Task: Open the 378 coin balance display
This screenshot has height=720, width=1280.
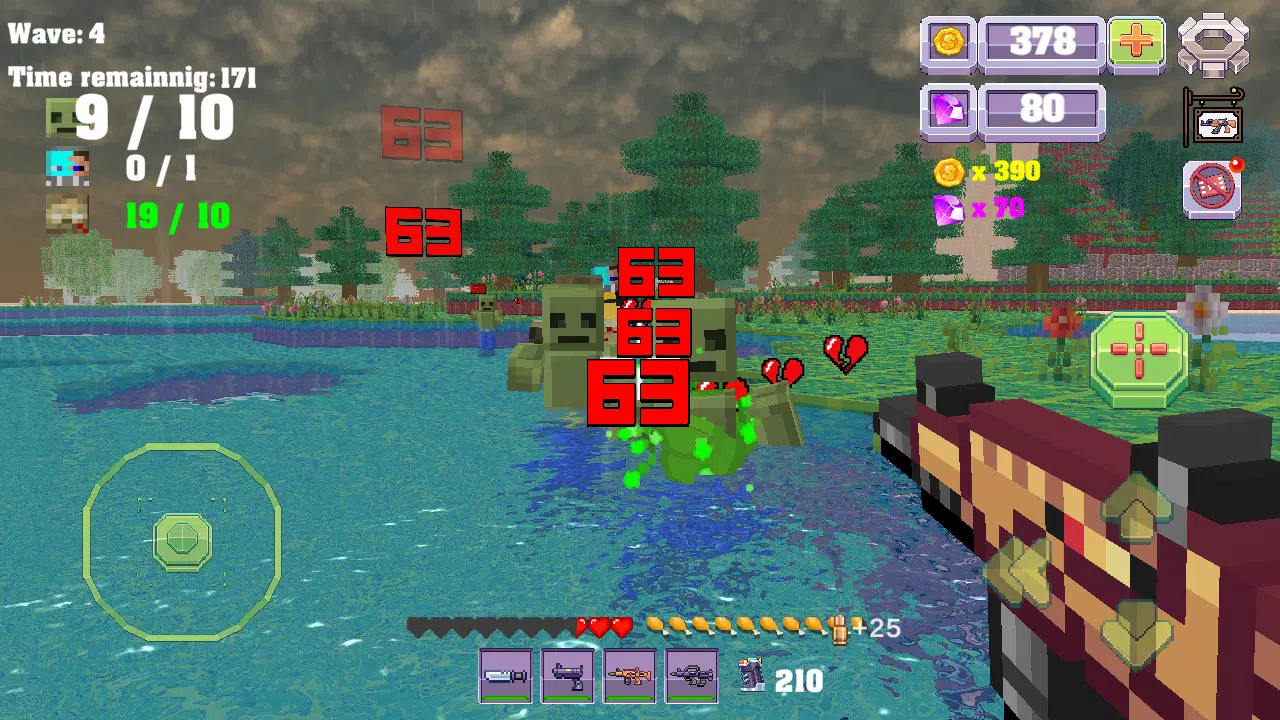Action: (1043, 43)
